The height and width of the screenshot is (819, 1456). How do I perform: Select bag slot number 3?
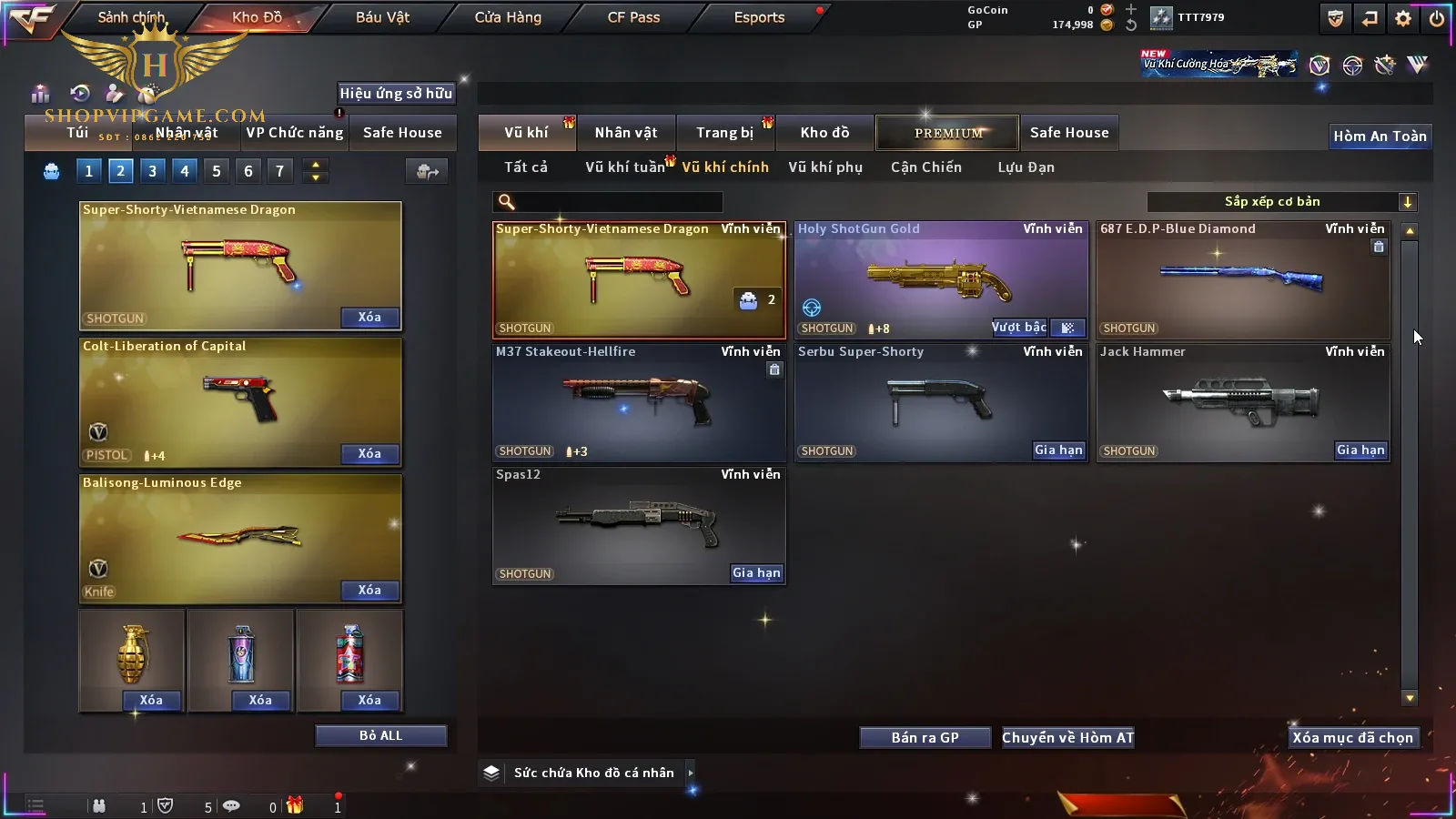pos(152,171)
